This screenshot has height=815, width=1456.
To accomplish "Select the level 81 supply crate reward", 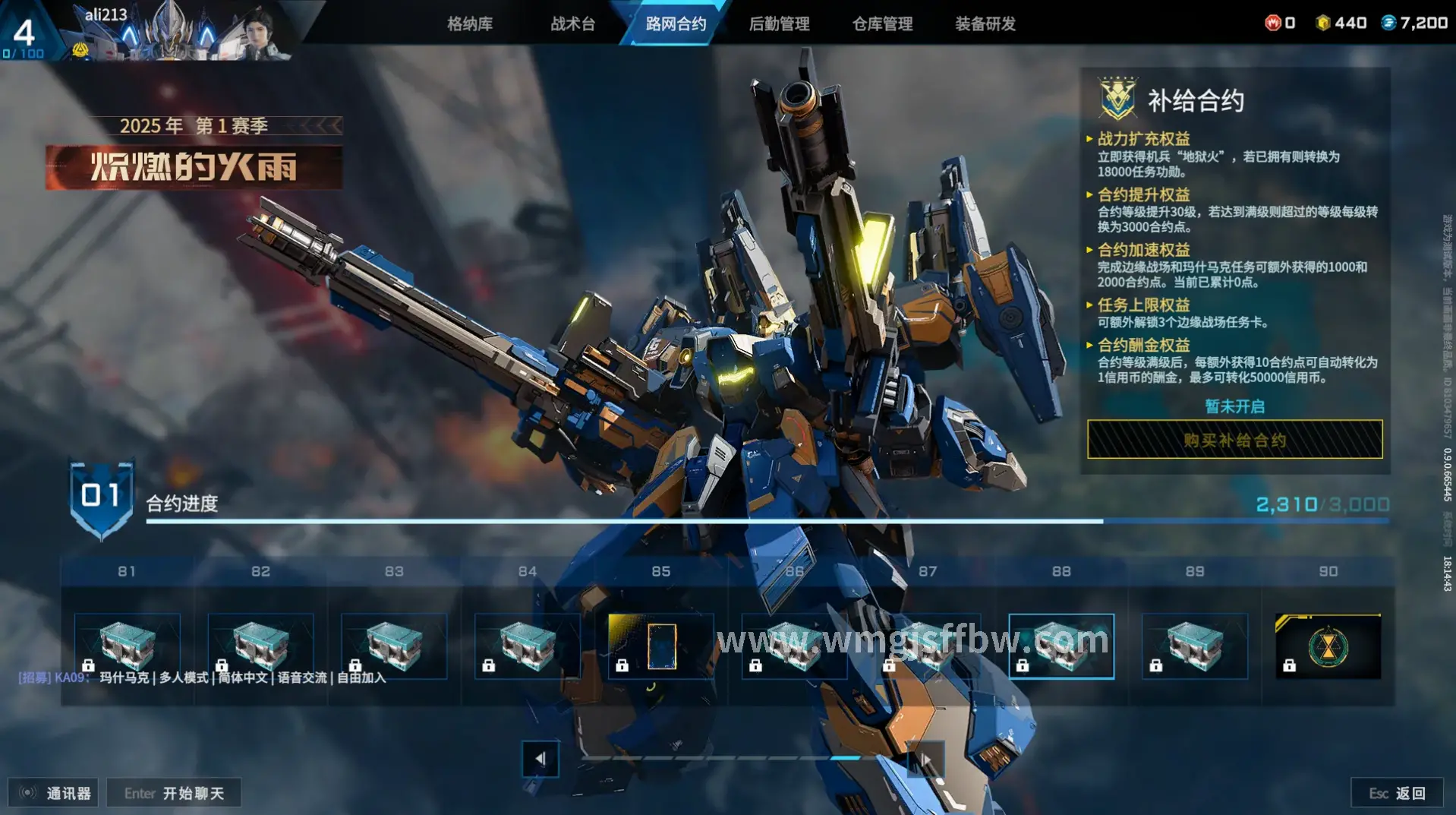I will pyautogui.click(x=128, y=646).
